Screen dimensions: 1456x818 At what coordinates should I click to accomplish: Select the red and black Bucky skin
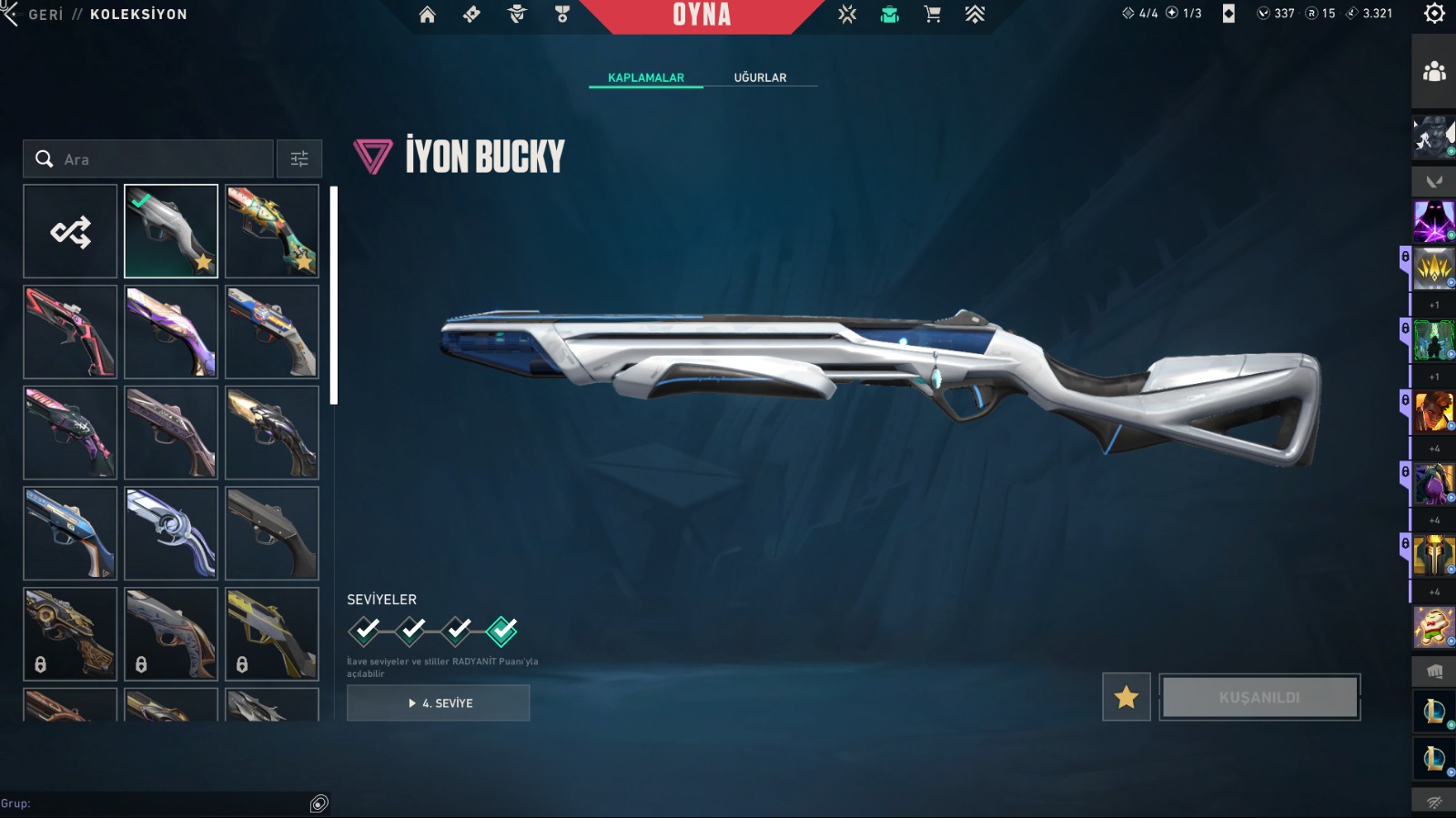click(x=70, y=332)
